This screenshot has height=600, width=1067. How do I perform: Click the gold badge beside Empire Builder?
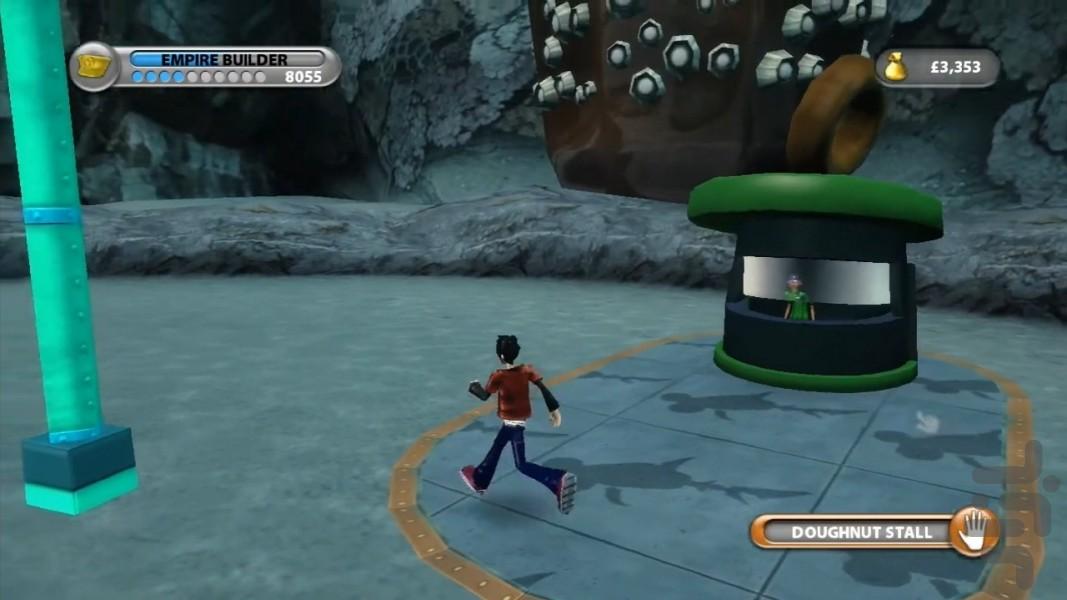tap(94, 66)
